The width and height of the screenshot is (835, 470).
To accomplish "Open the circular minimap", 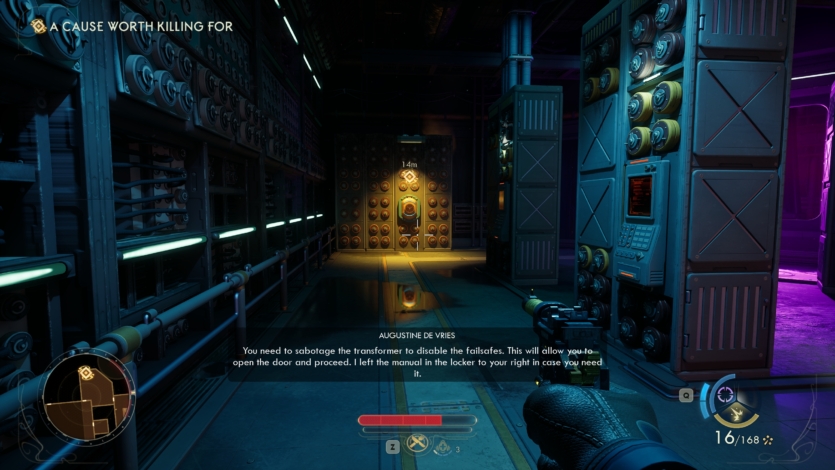I will (87, 394).
